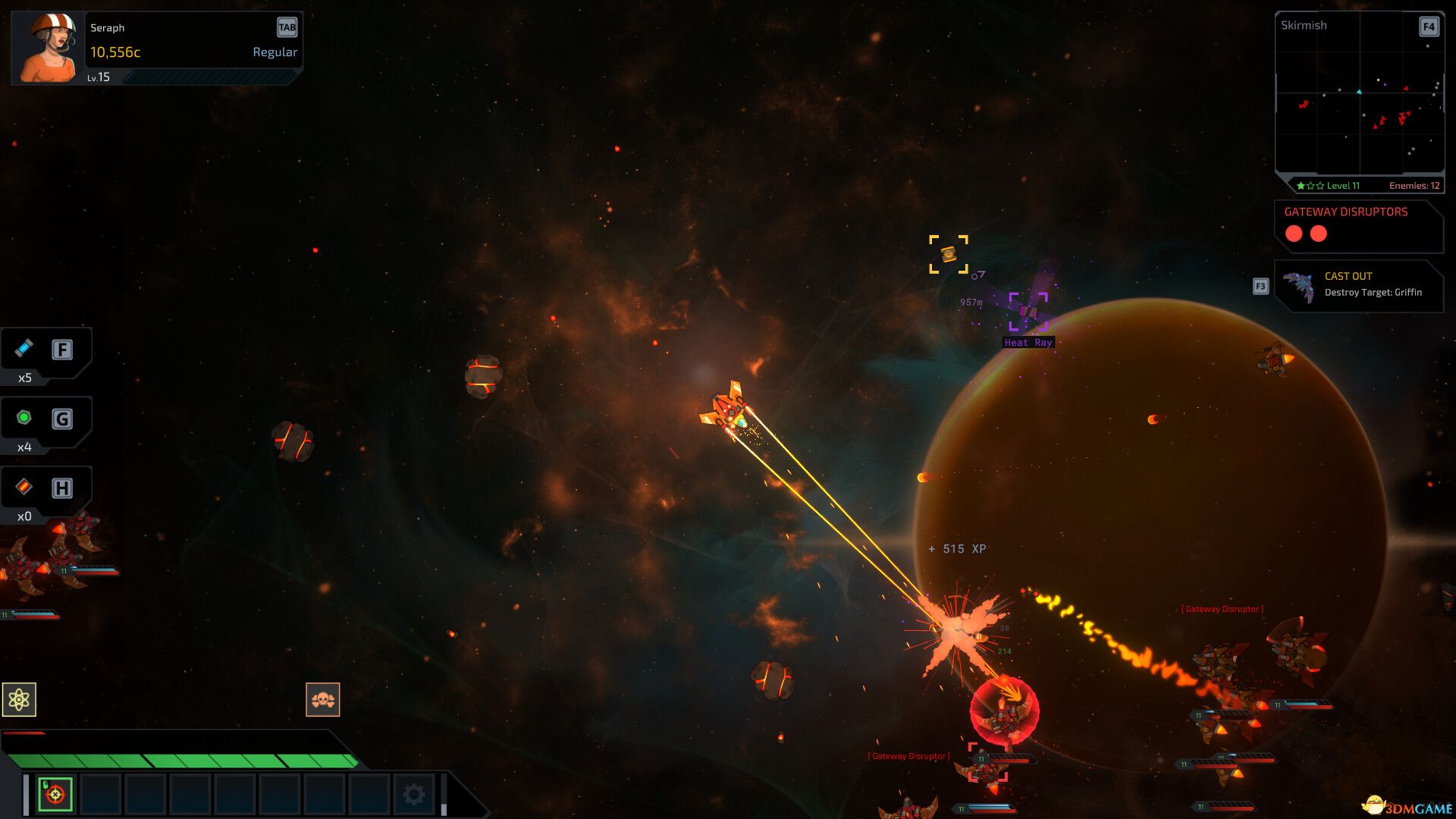Open Seraph's pilot portrait panel
Viewport: 1456px width, 819px height.
[47, 47]
